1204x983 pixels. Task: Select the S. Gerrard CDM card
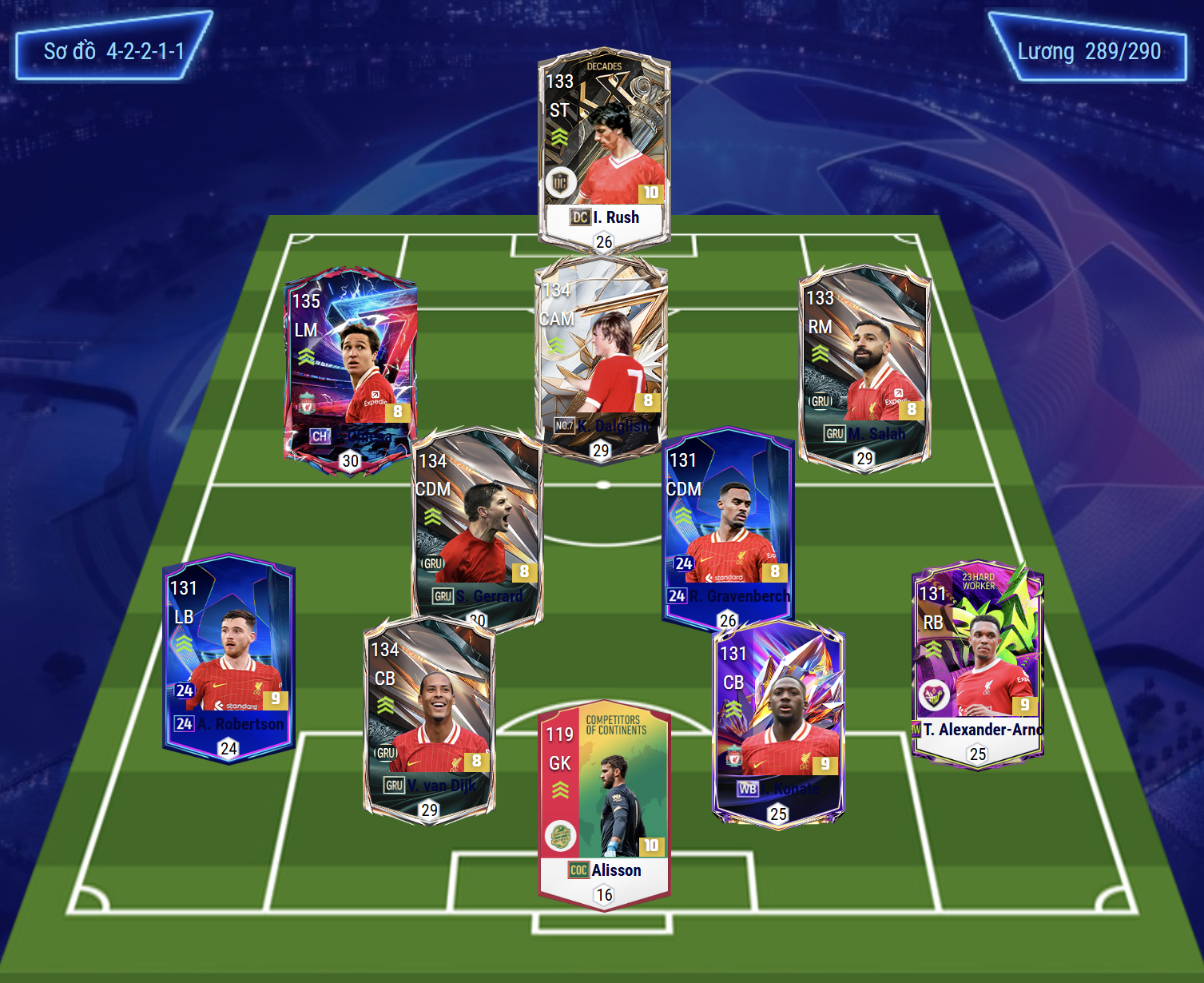click(478, 523)
